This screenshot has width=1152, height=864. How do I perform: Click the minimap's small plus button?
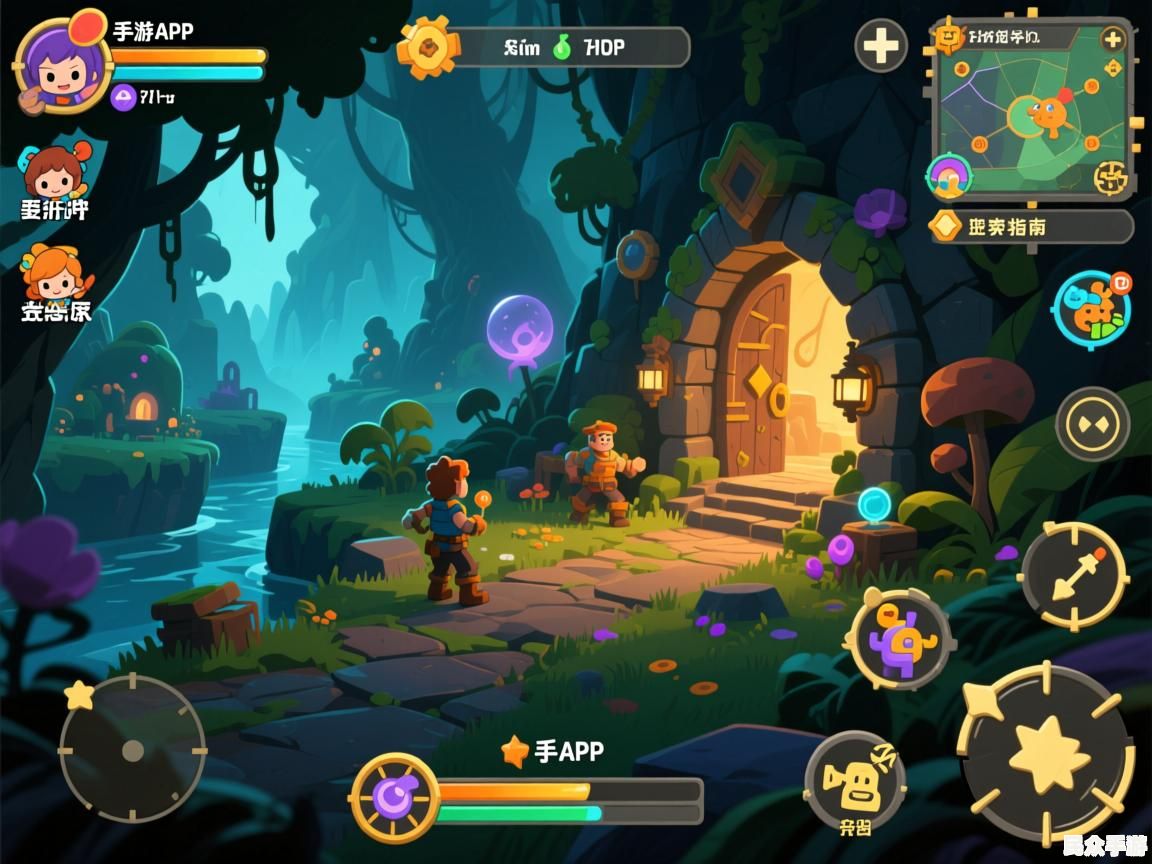click(x=1113, y=40)
